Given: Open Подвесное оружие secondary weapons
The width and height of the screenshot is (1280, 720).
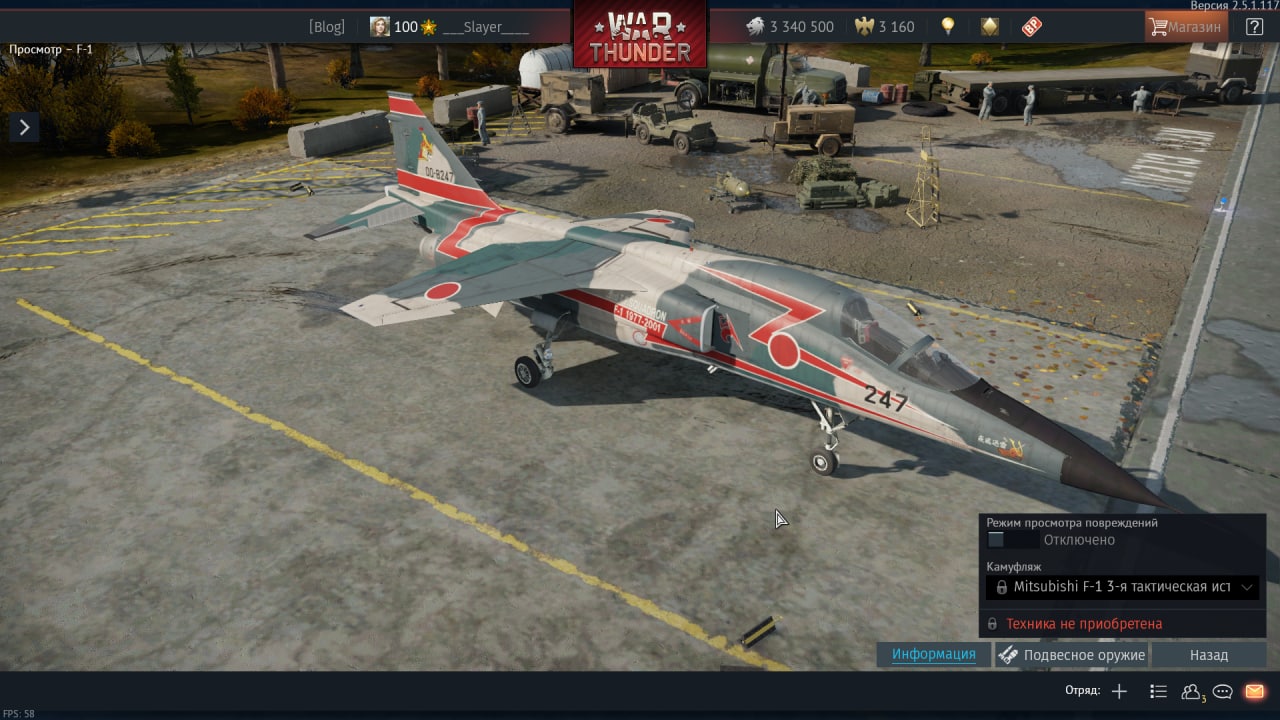Looking at the screenshot, I should pyautogui.click(x=1072, y=655).
